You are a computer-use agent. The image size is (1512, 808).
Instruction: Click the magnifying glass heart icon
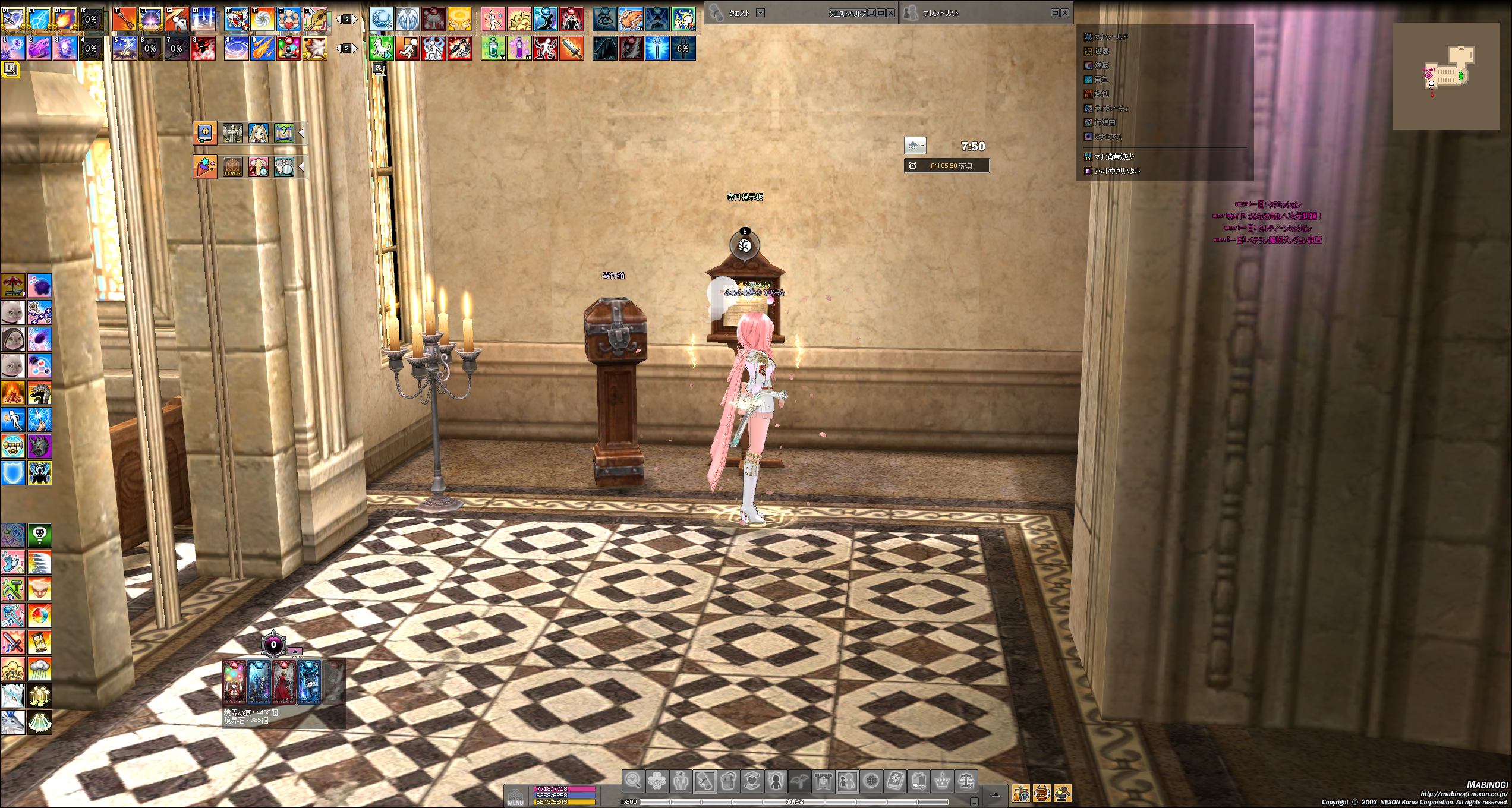pos(633,781)
